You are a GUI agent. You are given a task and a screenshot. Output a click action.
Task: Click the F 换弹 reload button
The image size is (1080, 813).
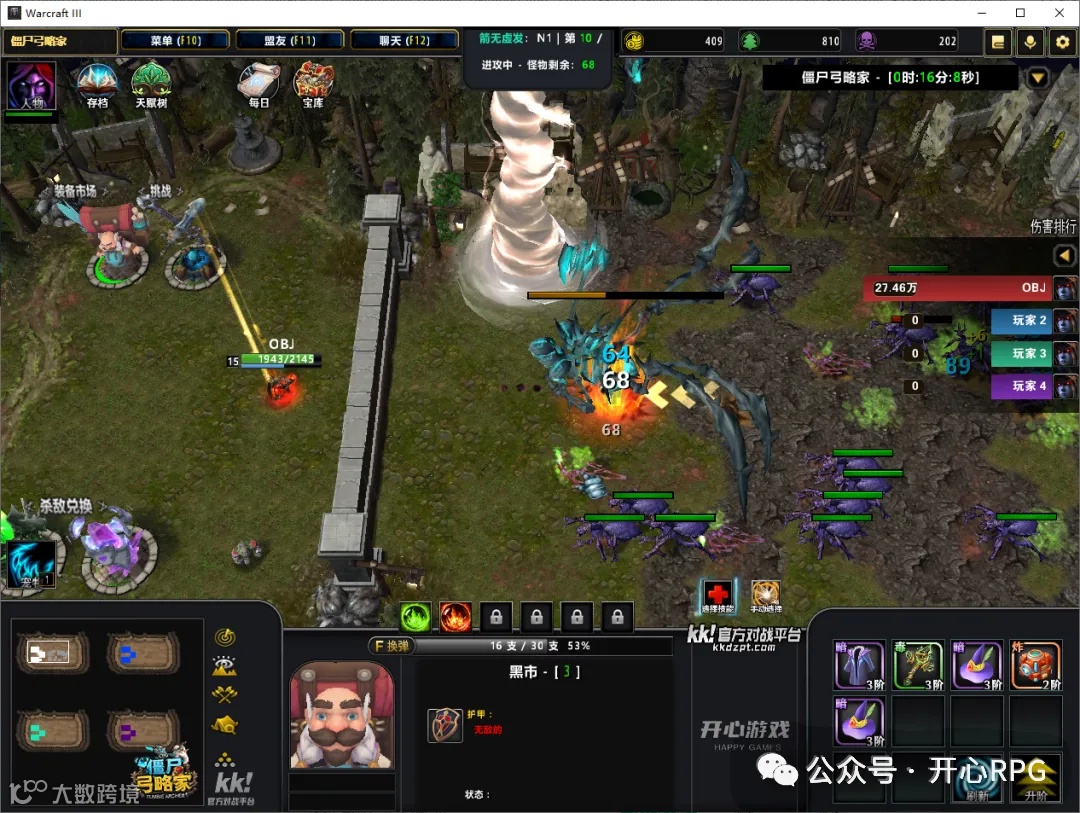391,646
